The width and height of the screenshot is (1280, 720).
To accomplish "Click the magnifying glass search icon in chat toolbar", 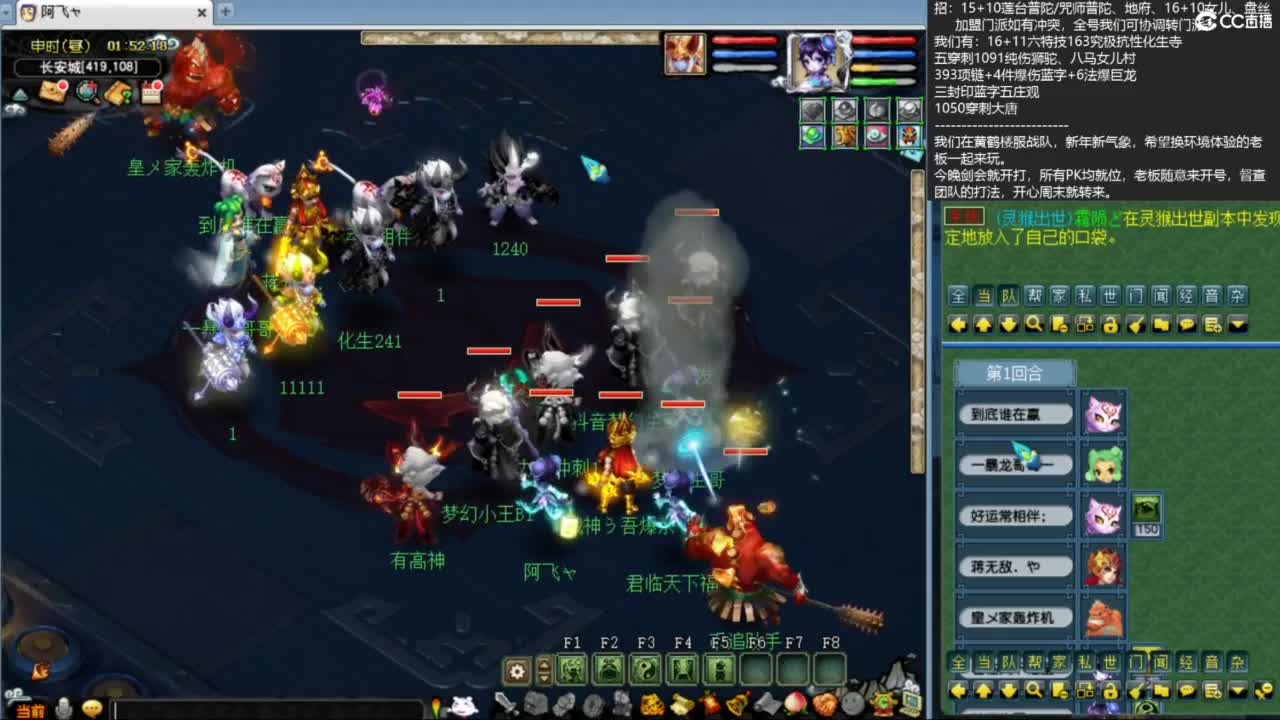I will (1033, 324).
